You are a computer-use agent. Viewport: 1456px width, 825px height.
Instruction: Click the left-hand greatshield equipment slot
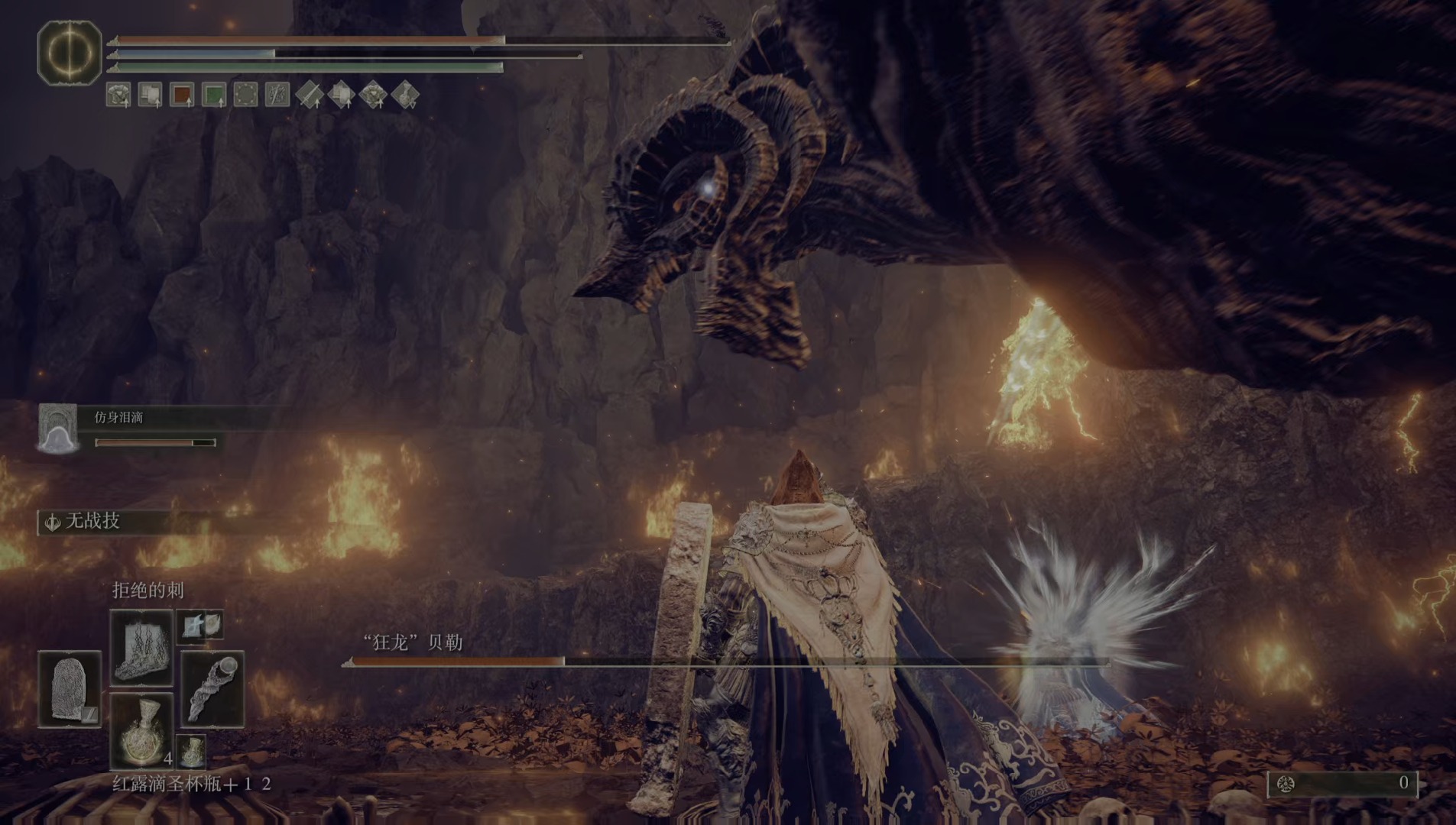[70, 688]
